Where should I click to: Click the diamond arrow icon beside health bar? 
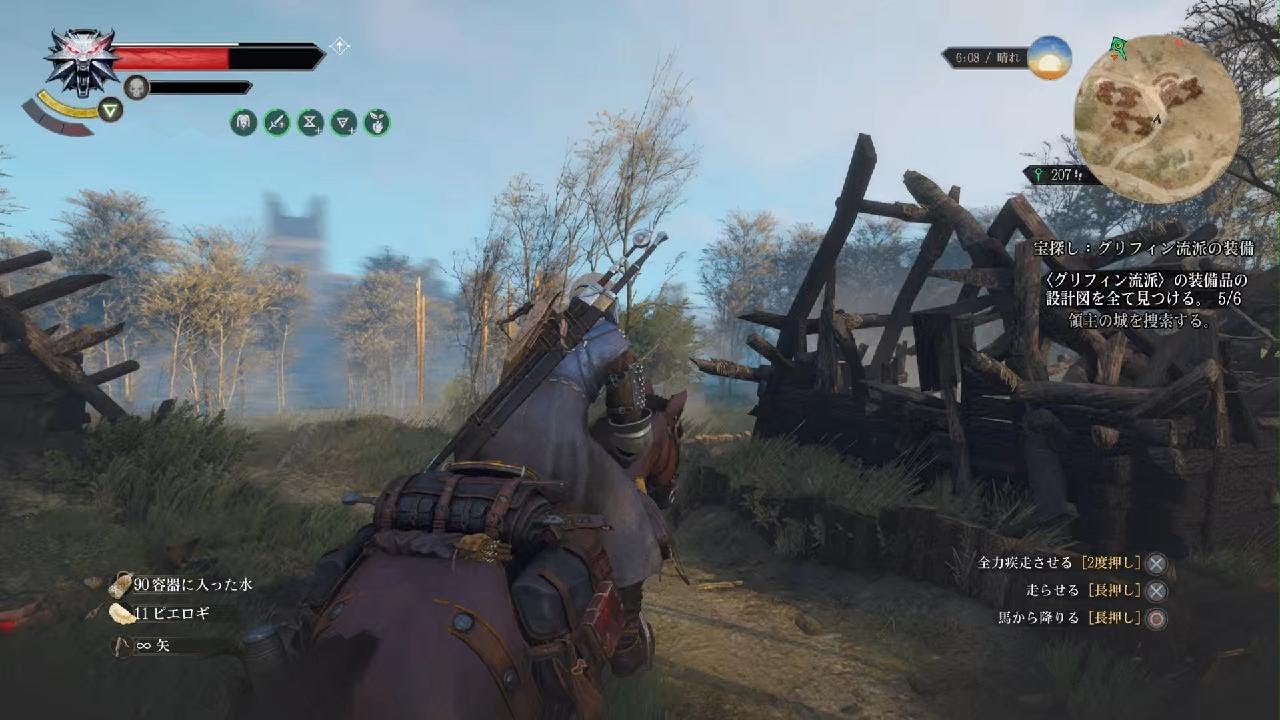click(340, 46)
